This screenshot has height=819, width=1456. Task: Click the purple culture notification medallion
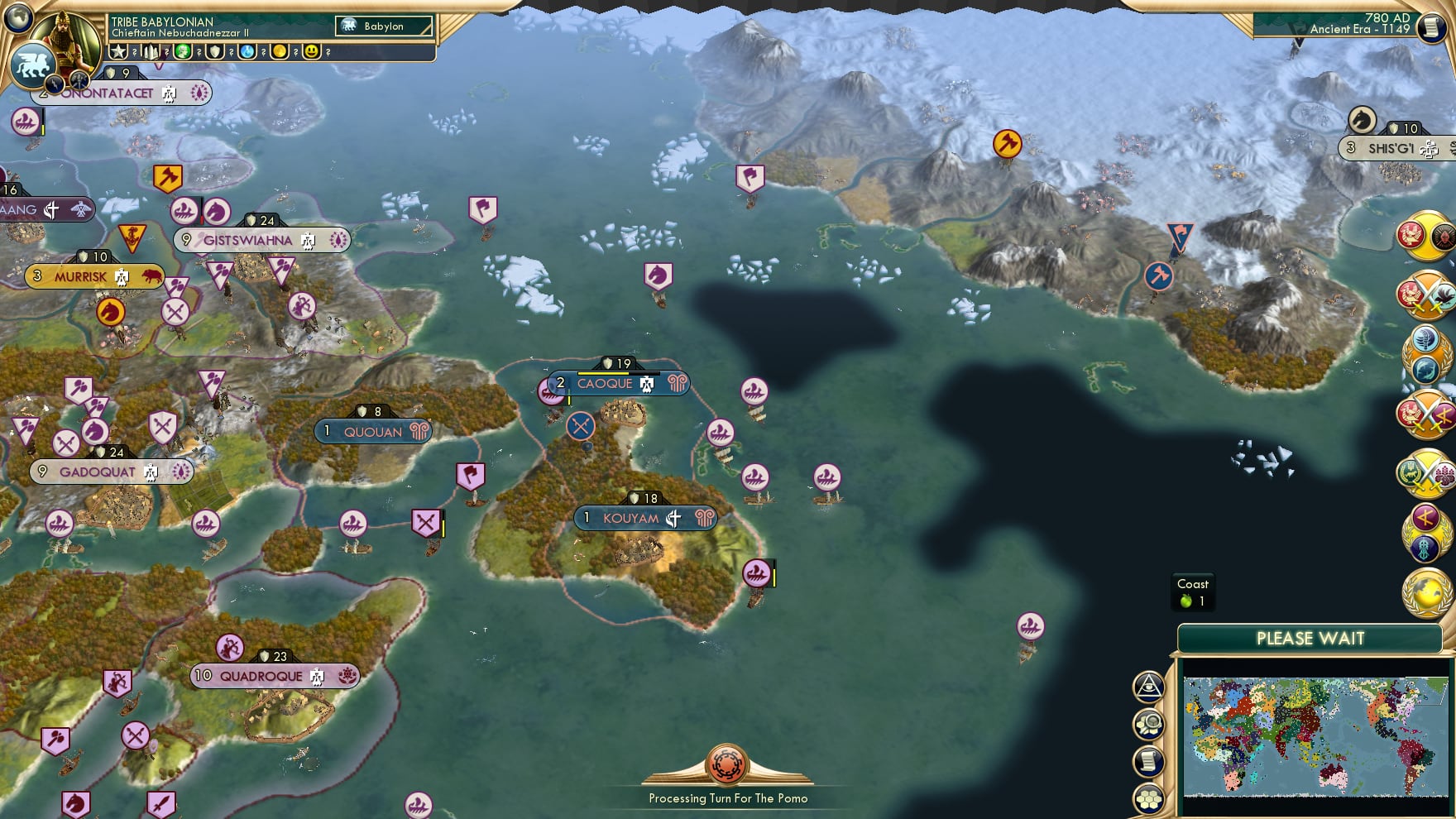(1425, 529)
